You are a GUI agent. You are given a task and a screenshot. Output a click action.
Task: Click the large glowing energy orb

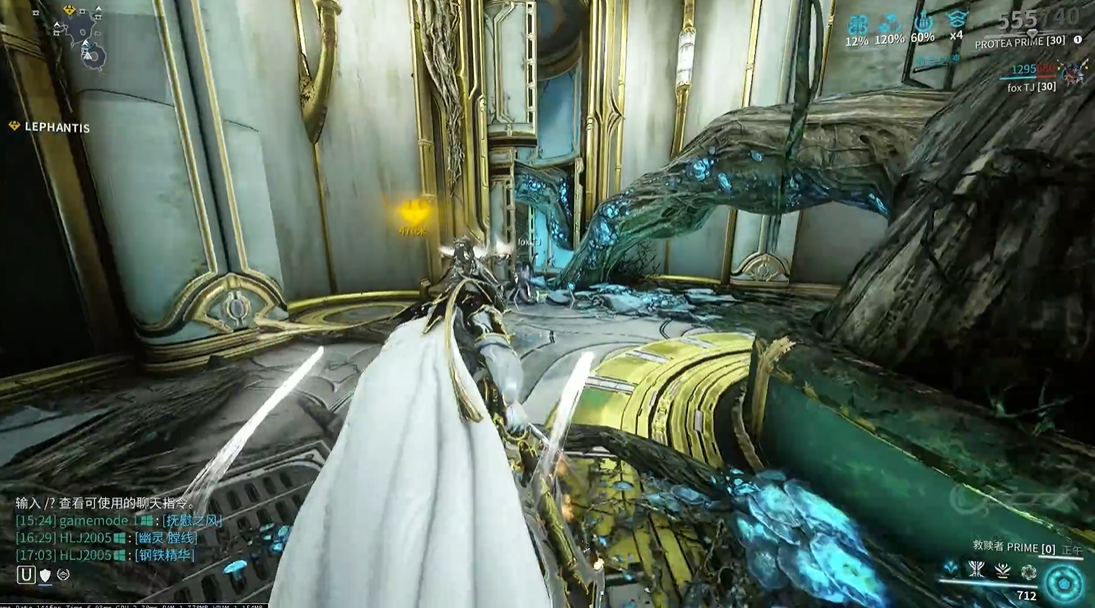point(1063,583)
